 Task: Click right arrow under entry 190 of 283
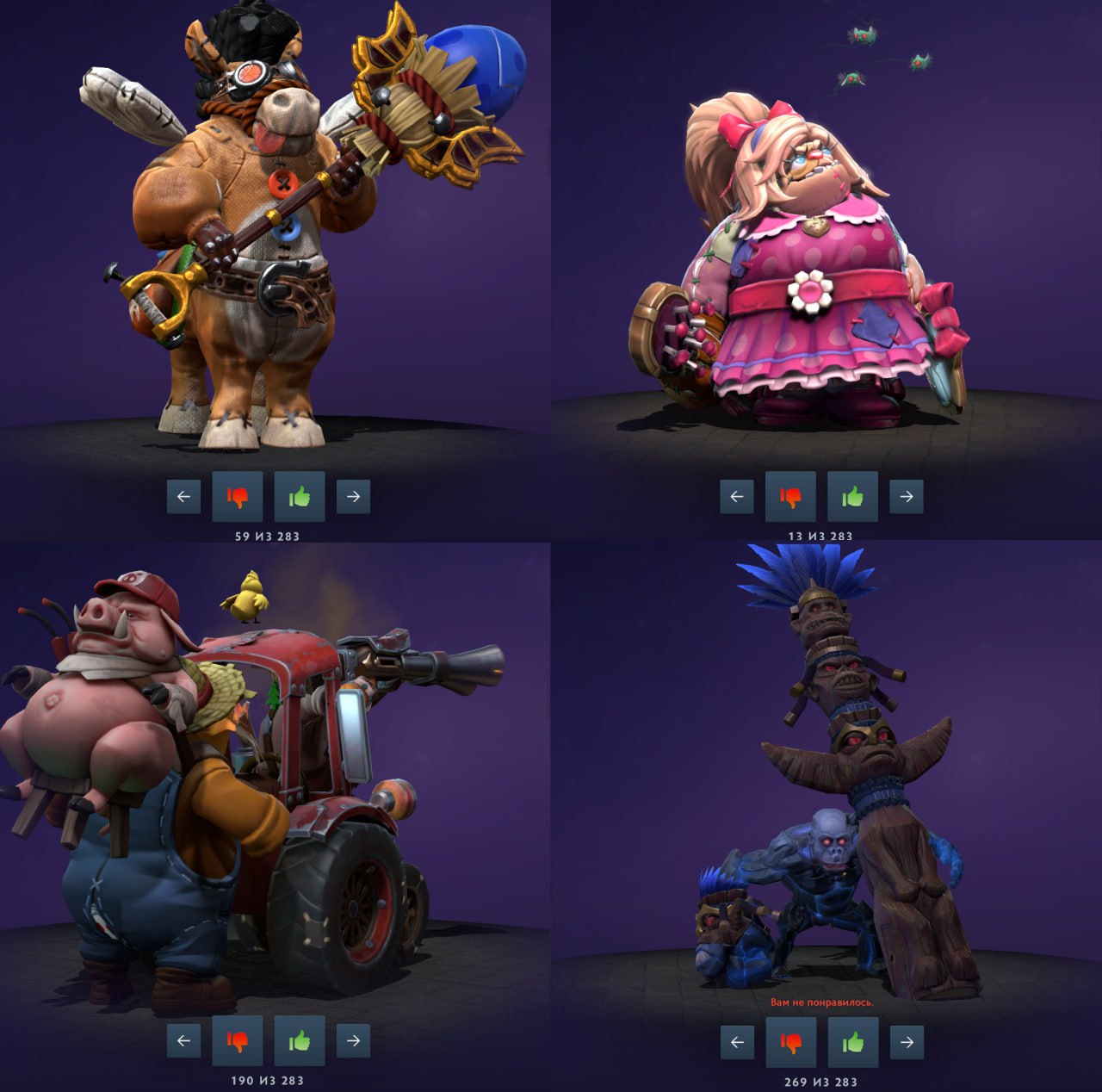click(353, 1040)
